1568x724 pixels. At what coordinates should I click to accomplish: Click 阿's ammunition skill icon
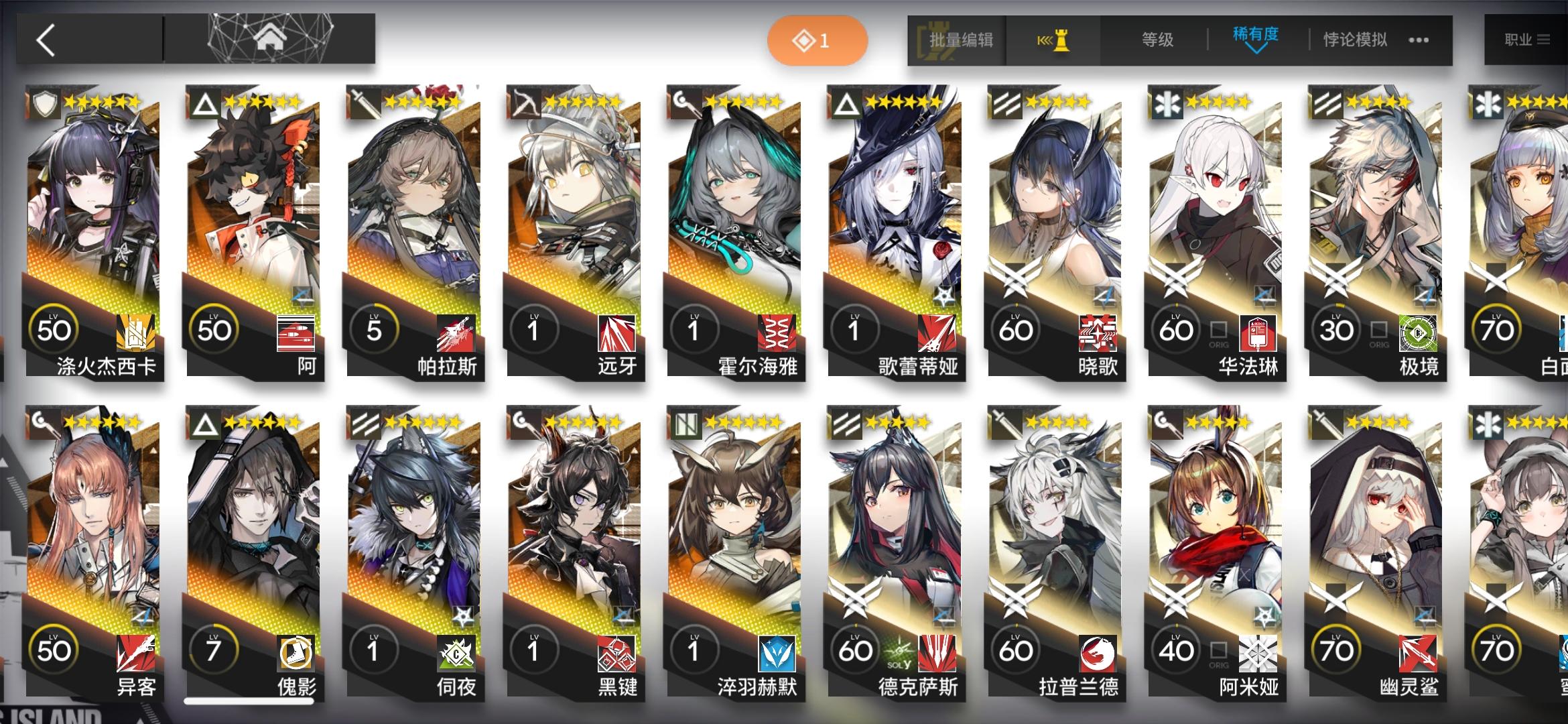(296, 334)
